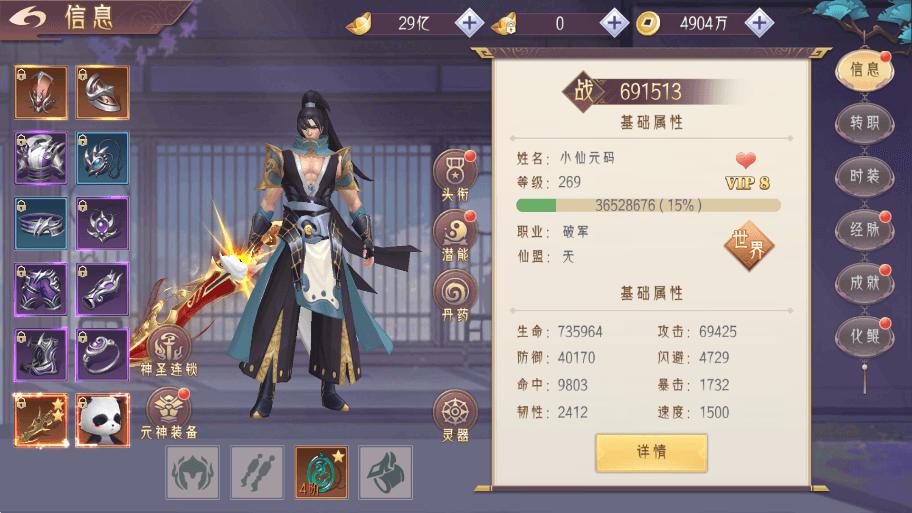Open the 时装 costume tab

[x=863, y=176]
